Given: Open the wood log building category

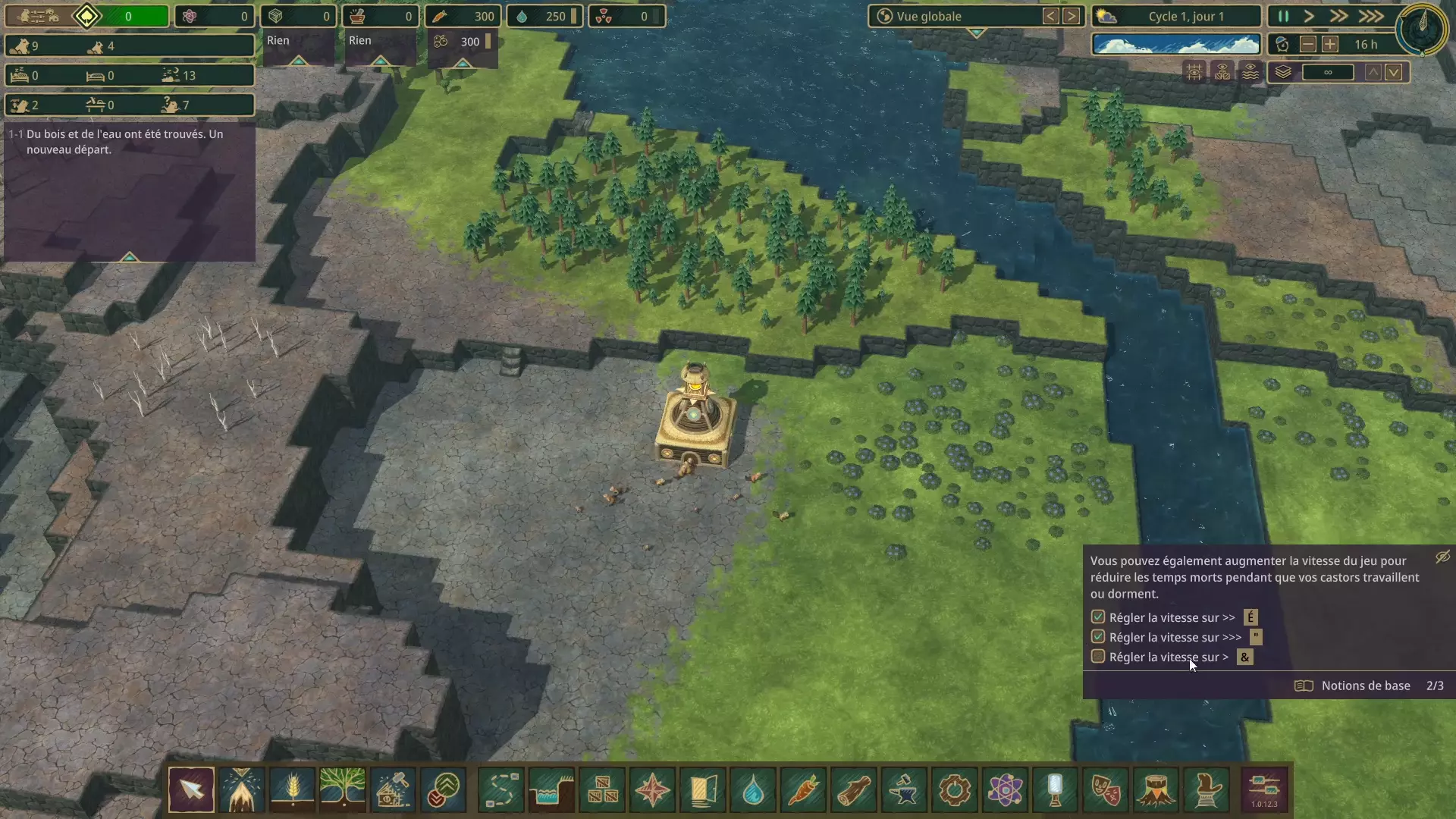Looking at the screenshot, I should point(854,790).
